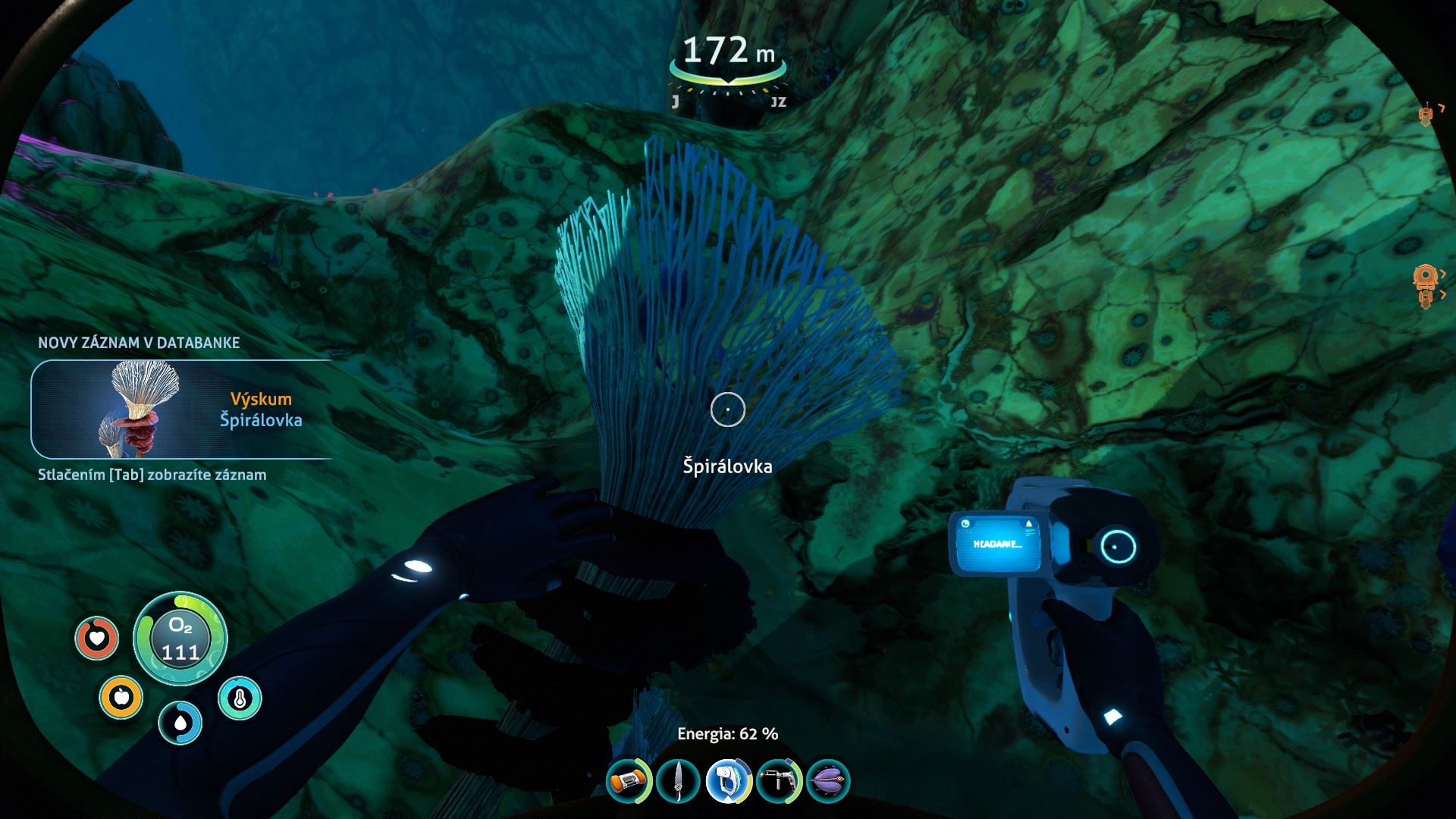Expand the chevron beside the top-right ping
This screenshot has height=819, width=1456.
tap(1442, 107)
